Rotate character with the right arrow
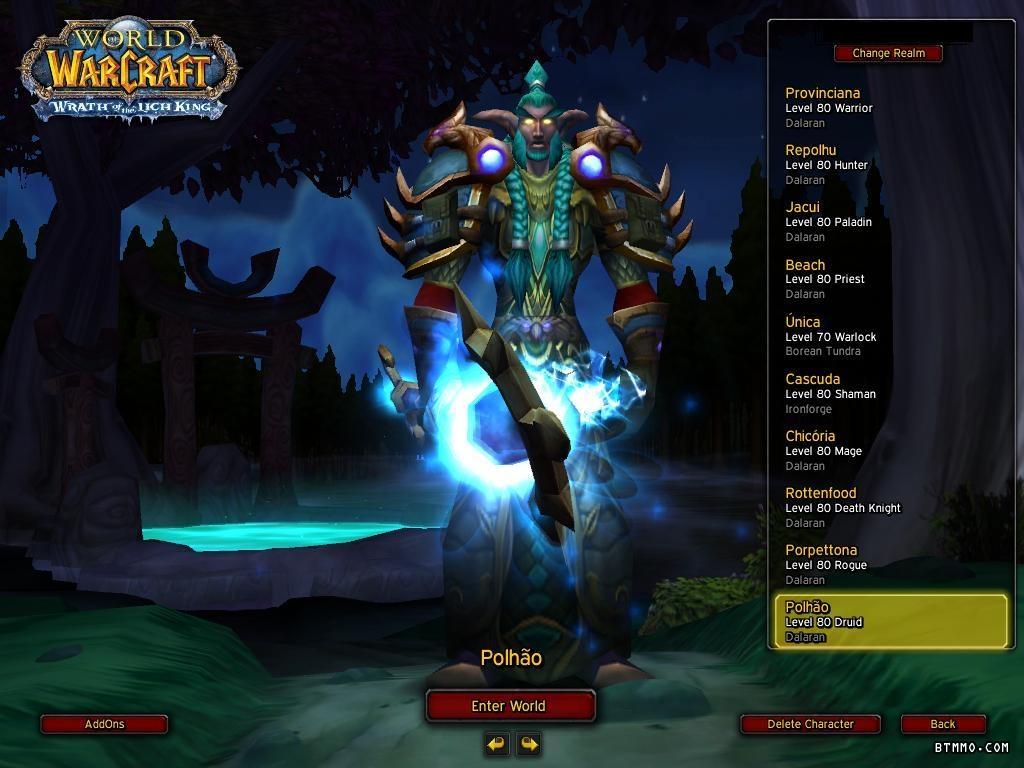Image resolution: width=1024 pixels, height=768 pixels. click(x=529, y=743)
